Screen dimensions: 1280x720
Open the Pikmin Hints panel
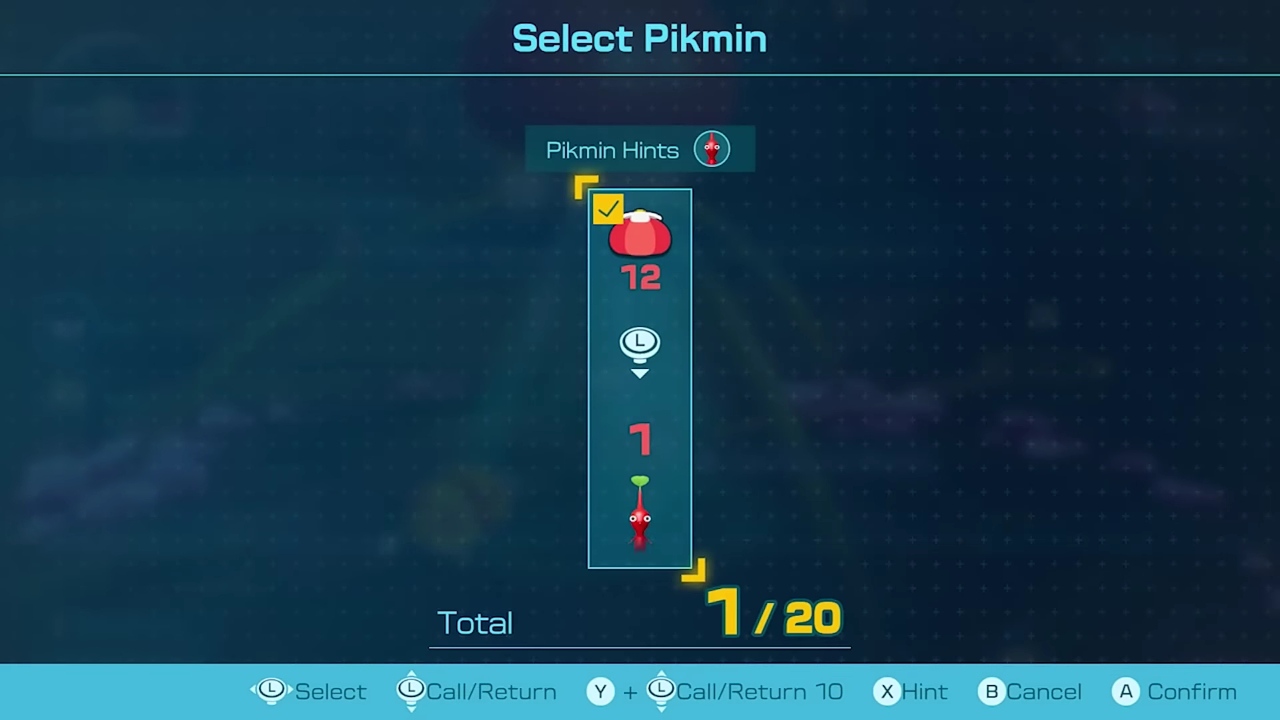(639, 150)
